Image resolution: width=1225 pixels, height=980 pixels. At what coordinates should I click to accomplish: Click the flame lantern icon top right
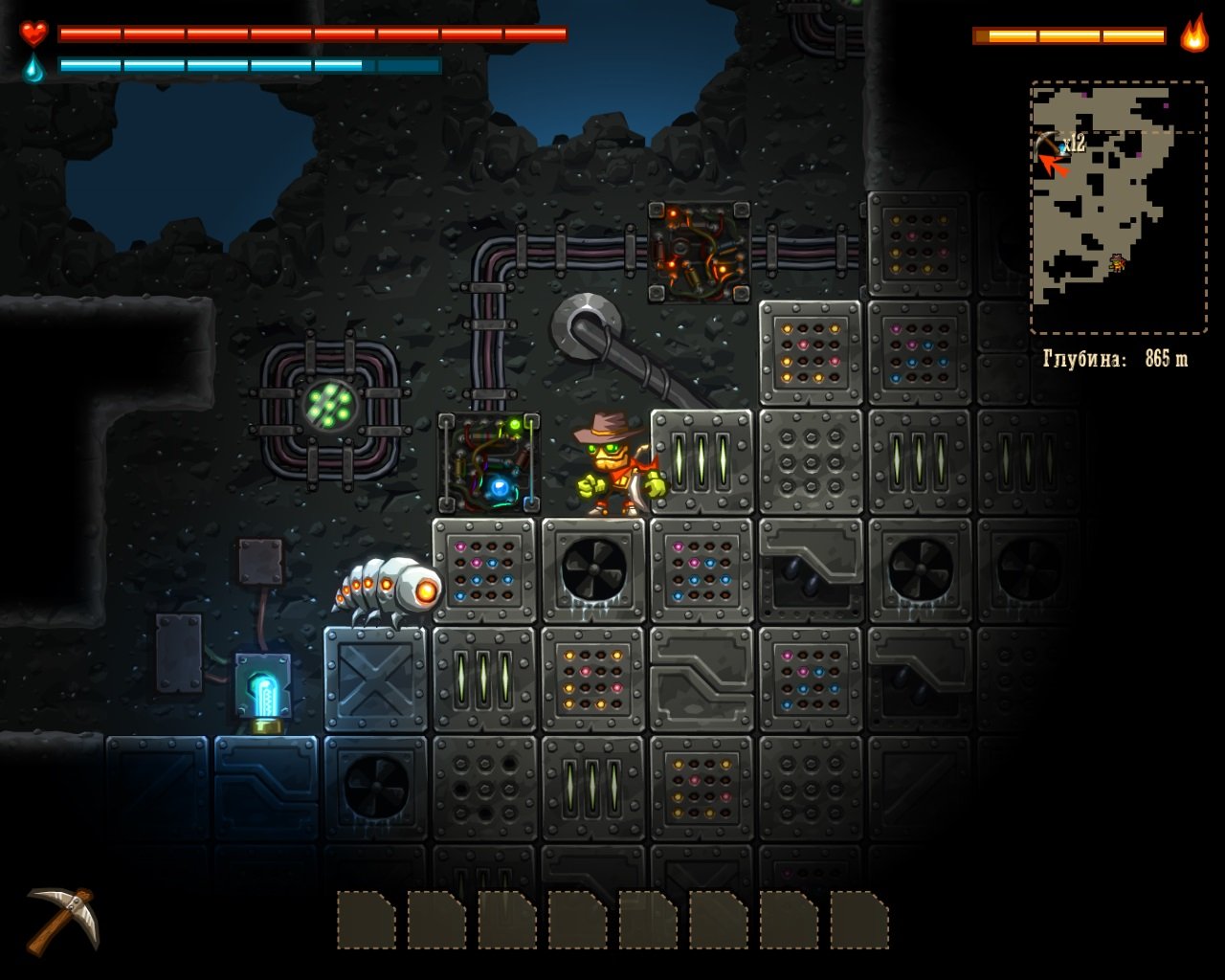[1192, 32]
